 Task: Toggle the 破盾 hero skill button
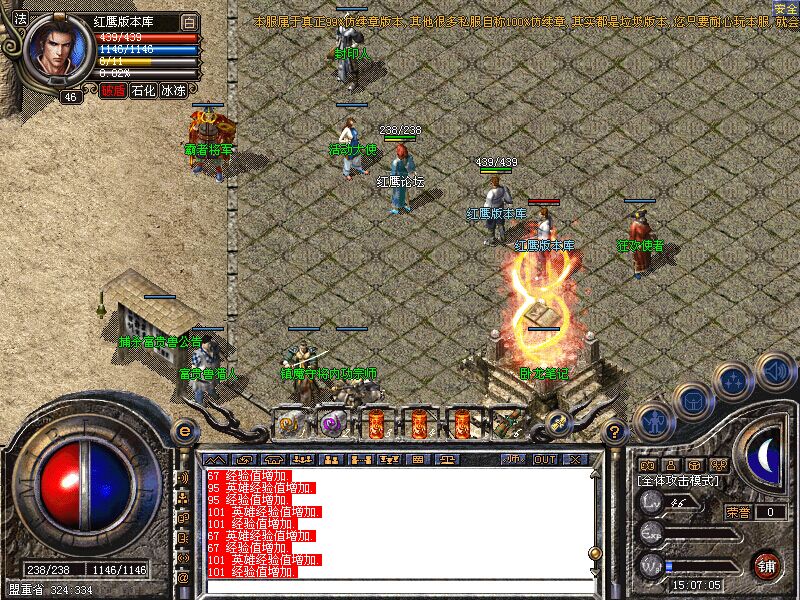pyautogui.click(x=112, y=90)
